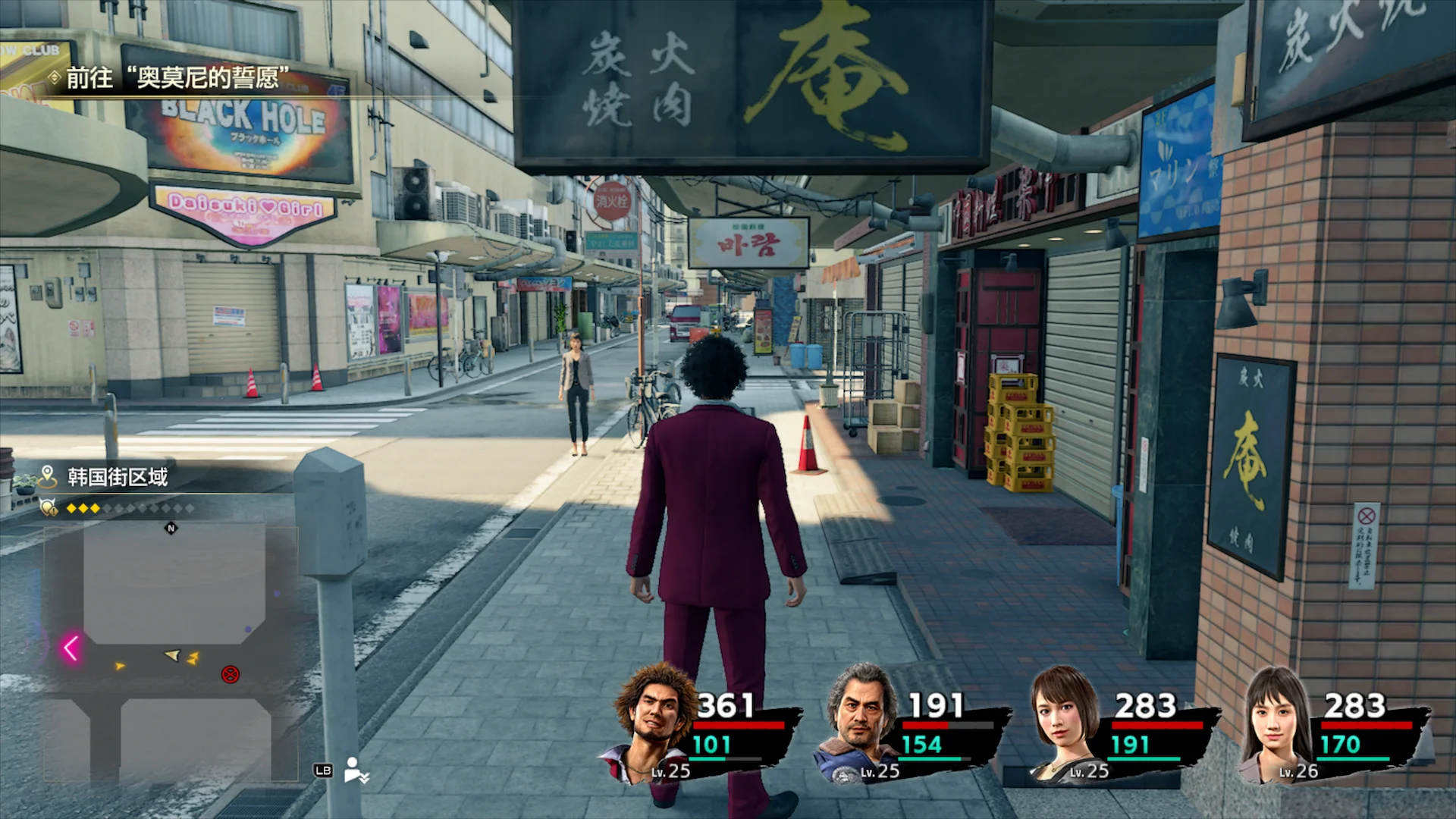The height and width of the screenshot is (819, 1456).
Task: Select the curly-haired party leader portrait
Action: coord(655,722)
